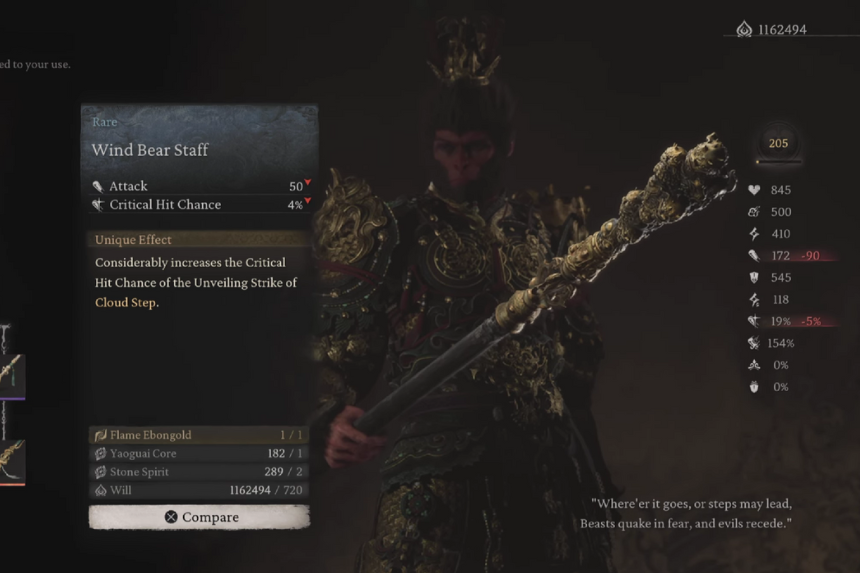Open the highlighted Cloud Step keyword
The height and width of the screenshot is (573, 860).
point(125,302)
